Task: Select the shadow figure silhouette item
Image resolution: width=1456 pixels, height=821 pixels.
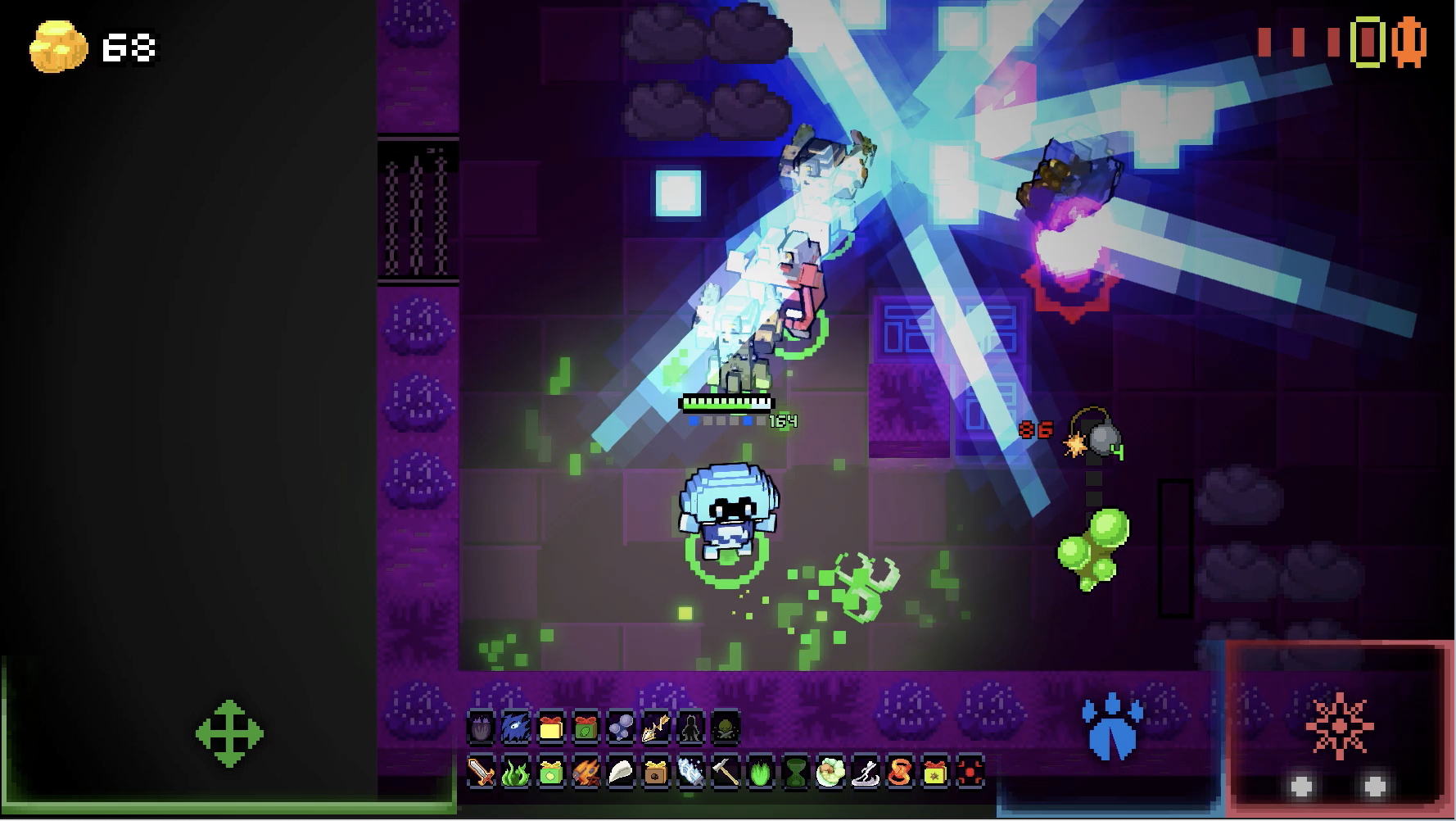Action: (690, 727)
